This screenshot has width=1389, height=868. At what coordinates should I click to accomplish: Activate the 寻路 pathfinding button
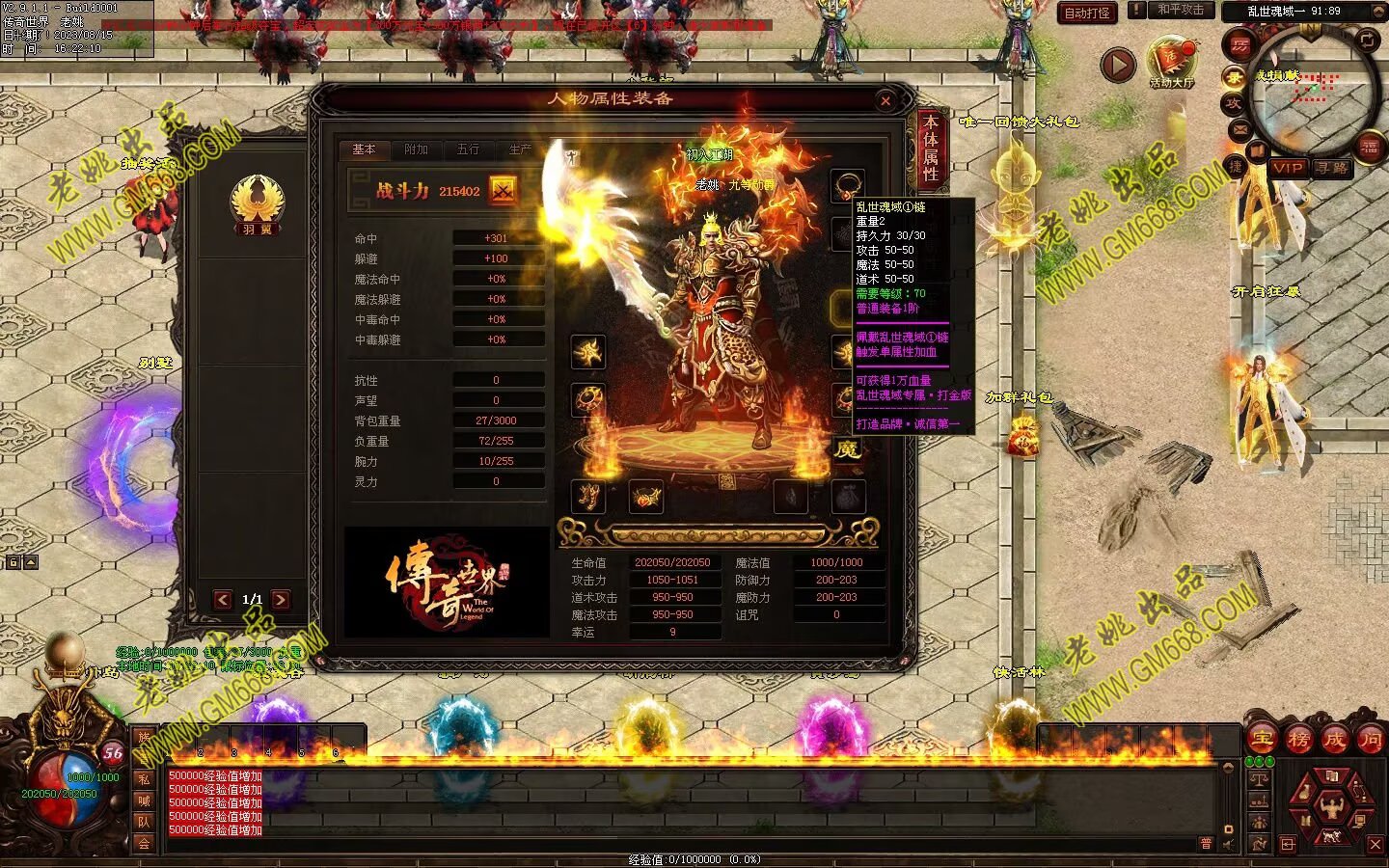pos(1331,168)
